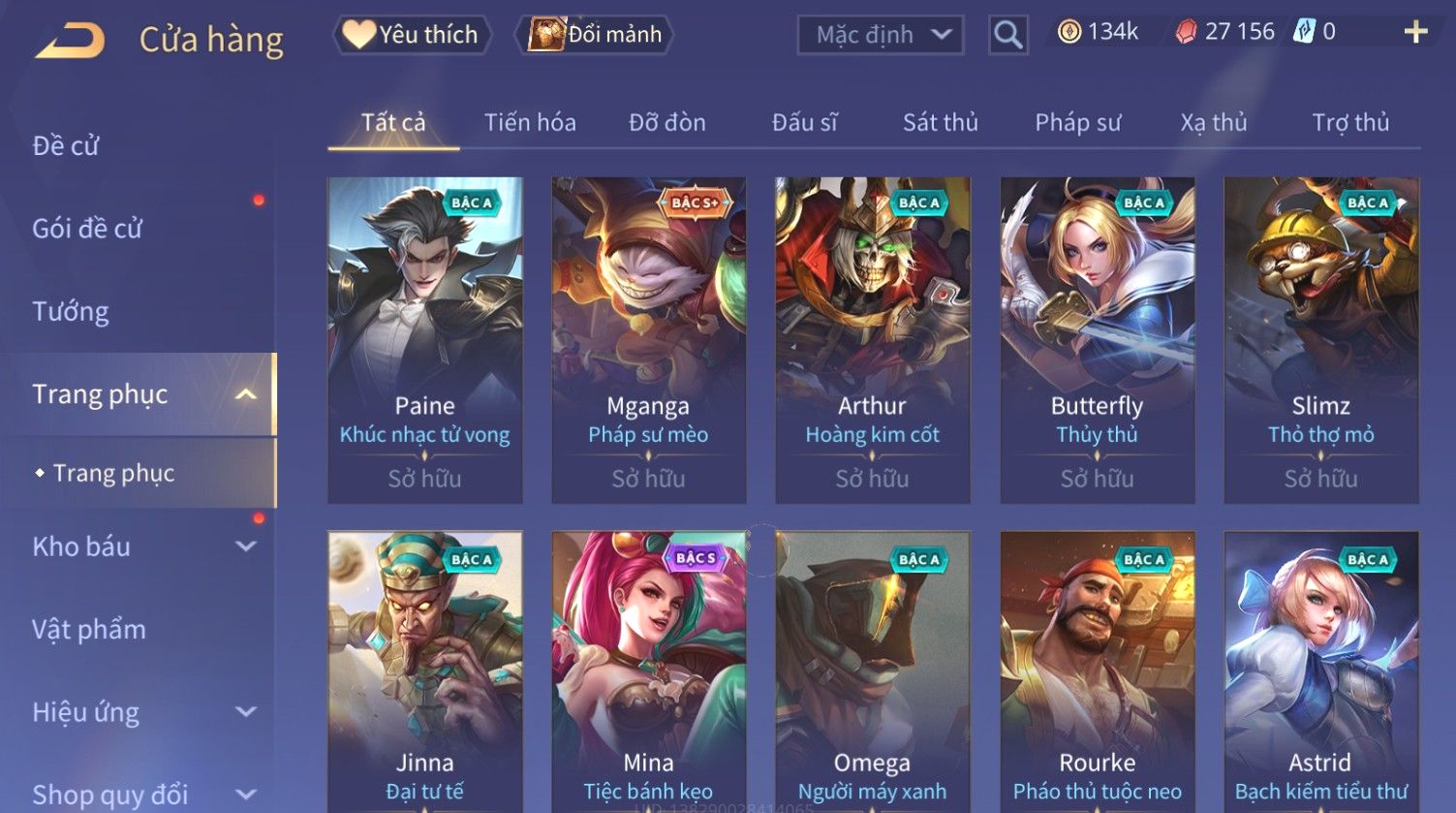Screen dimensions: 1456x813
Task: Choose the Trợ thủ tab
Action: coord(1349,123)
